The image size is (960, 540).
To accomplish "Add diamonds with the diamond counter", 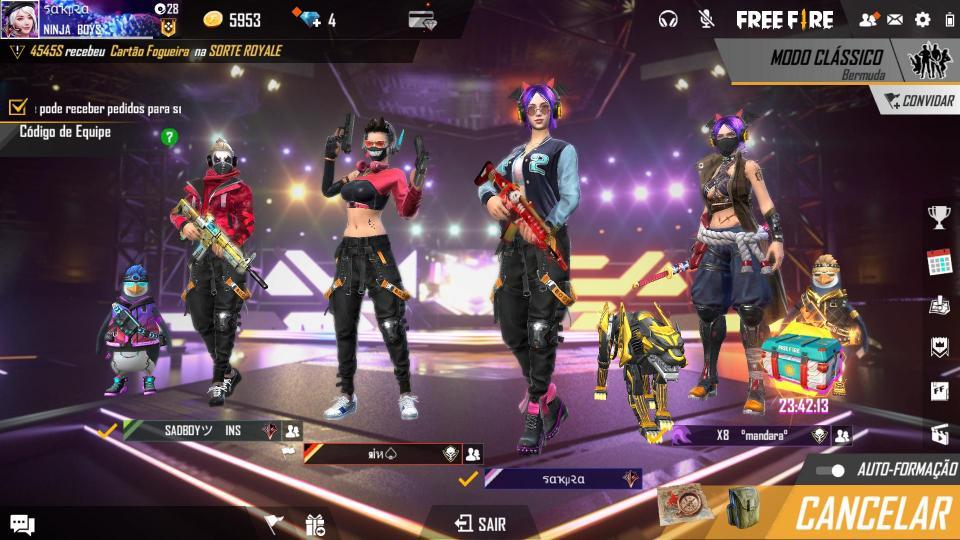I will point(314,20).
